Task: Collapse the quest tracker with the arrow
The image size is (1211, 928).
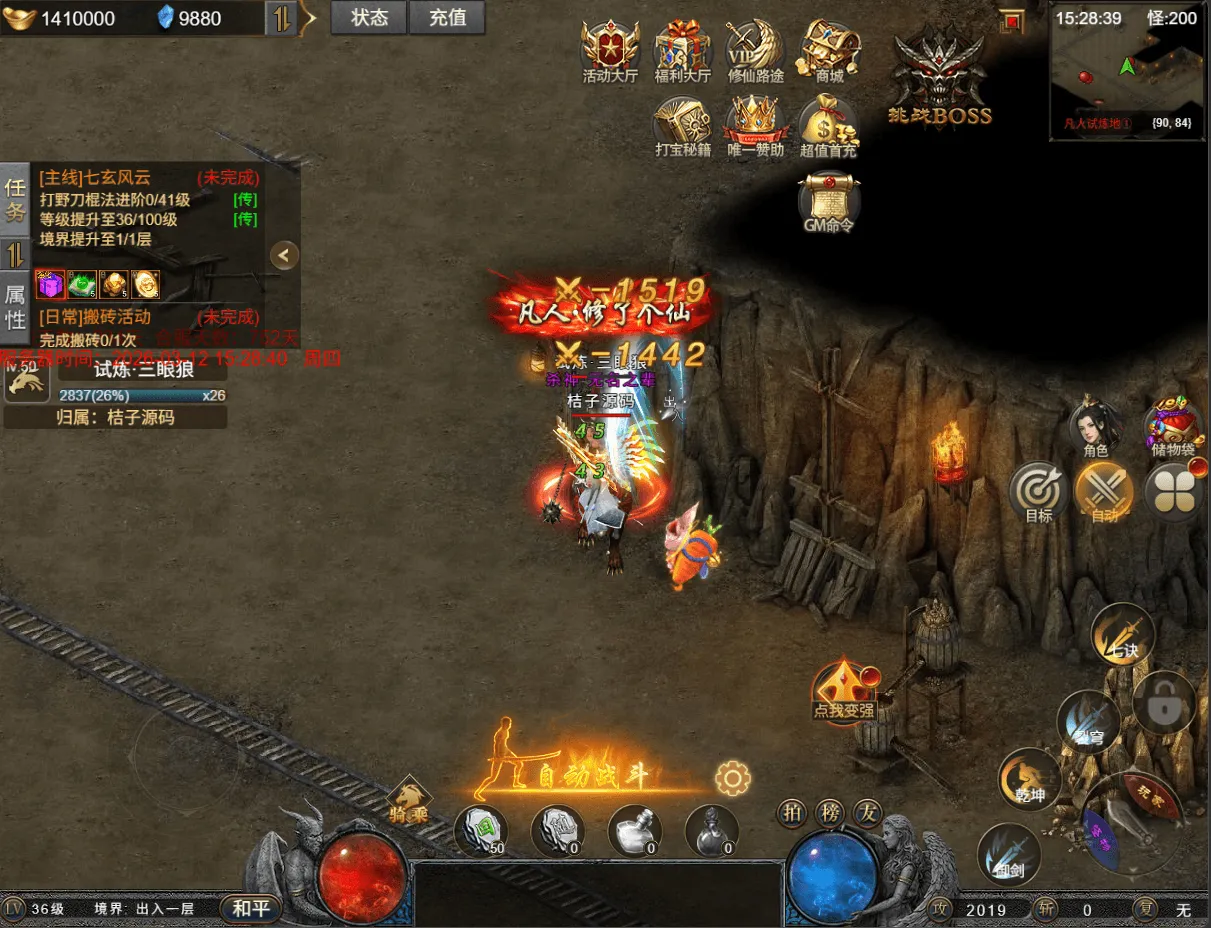Action: 285,255
